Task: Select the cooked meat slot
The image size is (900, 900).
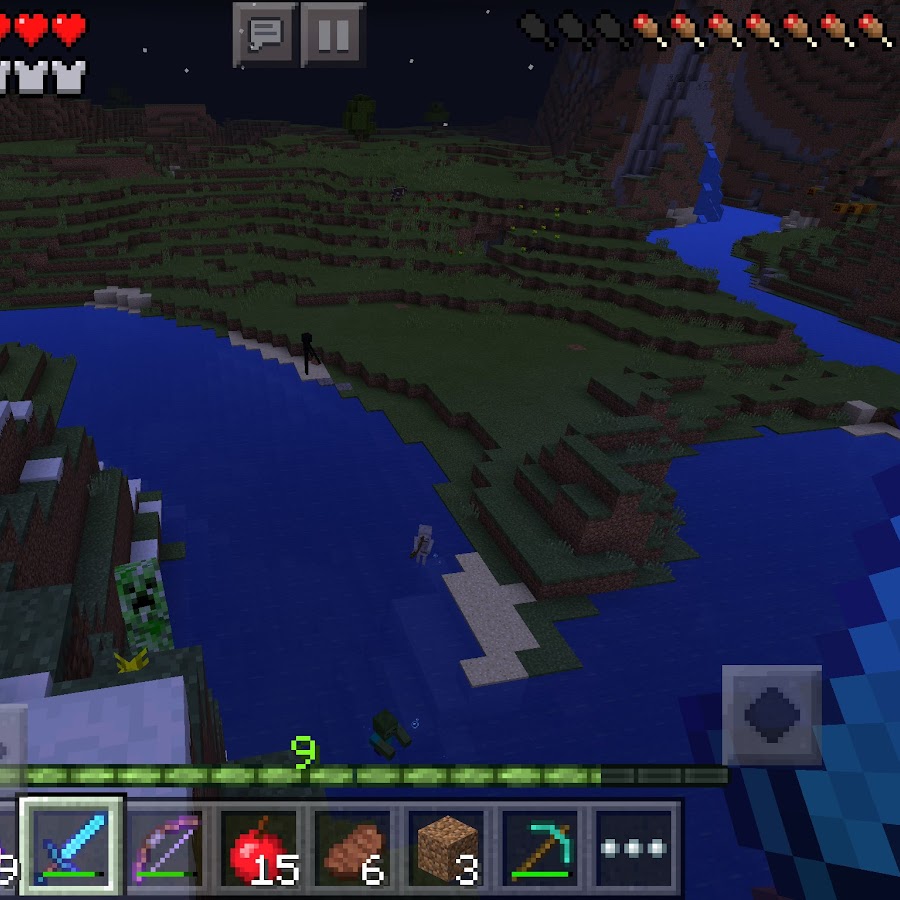Action: 353,846
